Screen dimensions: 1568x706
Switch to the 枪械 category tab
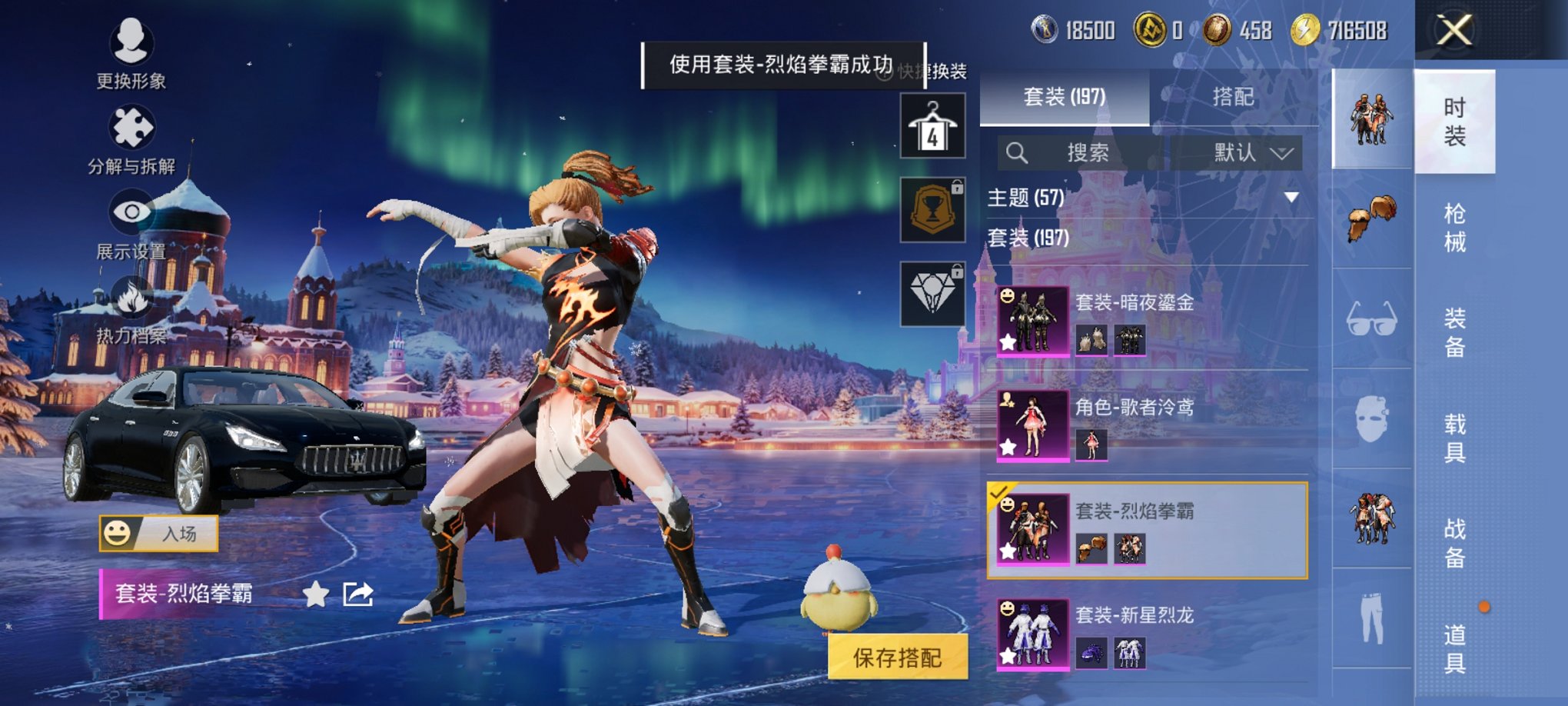(x=1457, y=228)
